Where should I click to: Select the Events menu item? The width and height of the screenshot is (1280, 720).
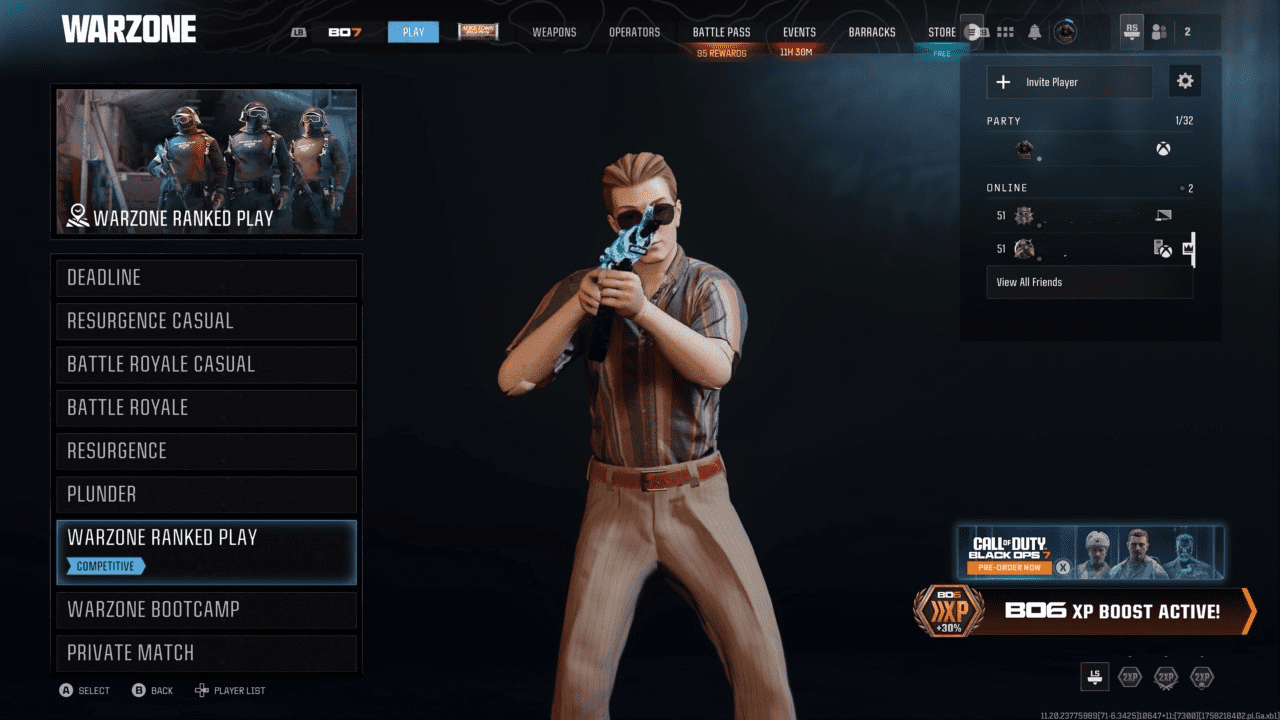pos(799,31)
